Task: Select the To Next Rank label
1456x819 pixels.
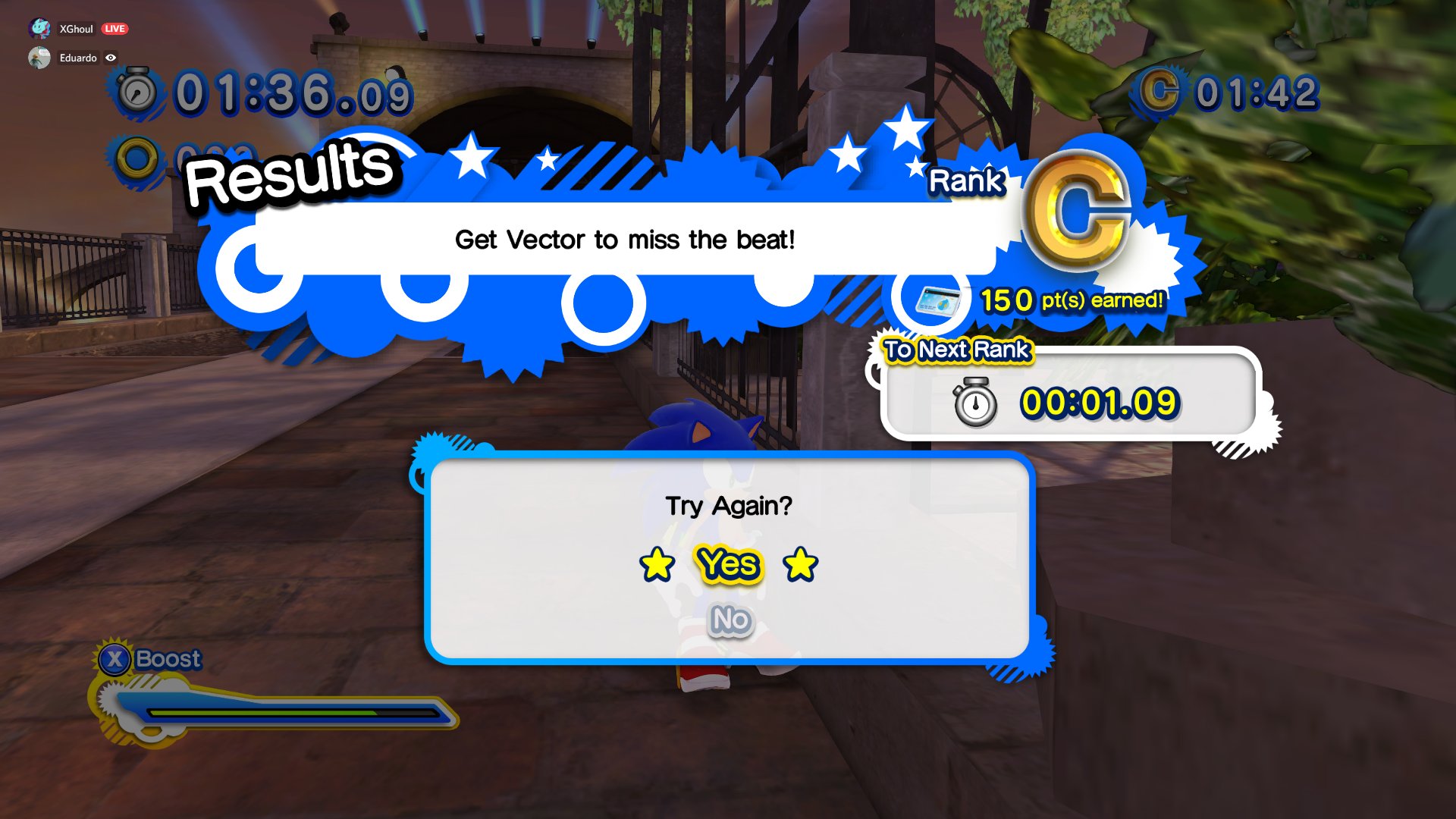Action: [x=954, y=350]
